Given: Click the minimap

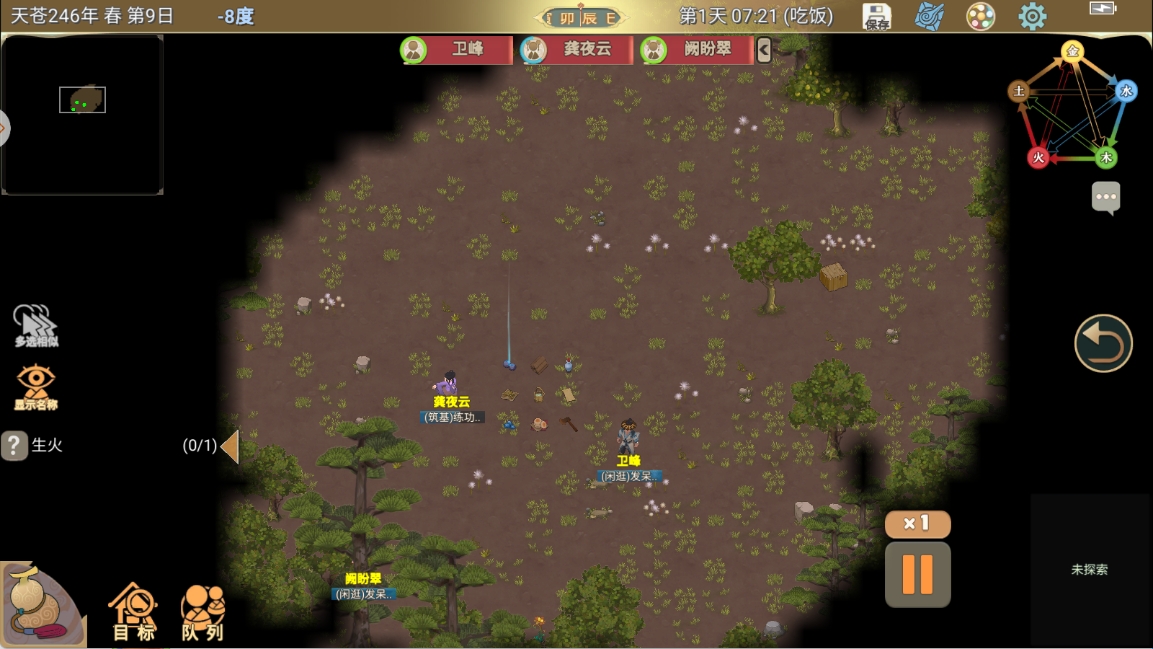Looking at the screenshot, I should point(82,114).
